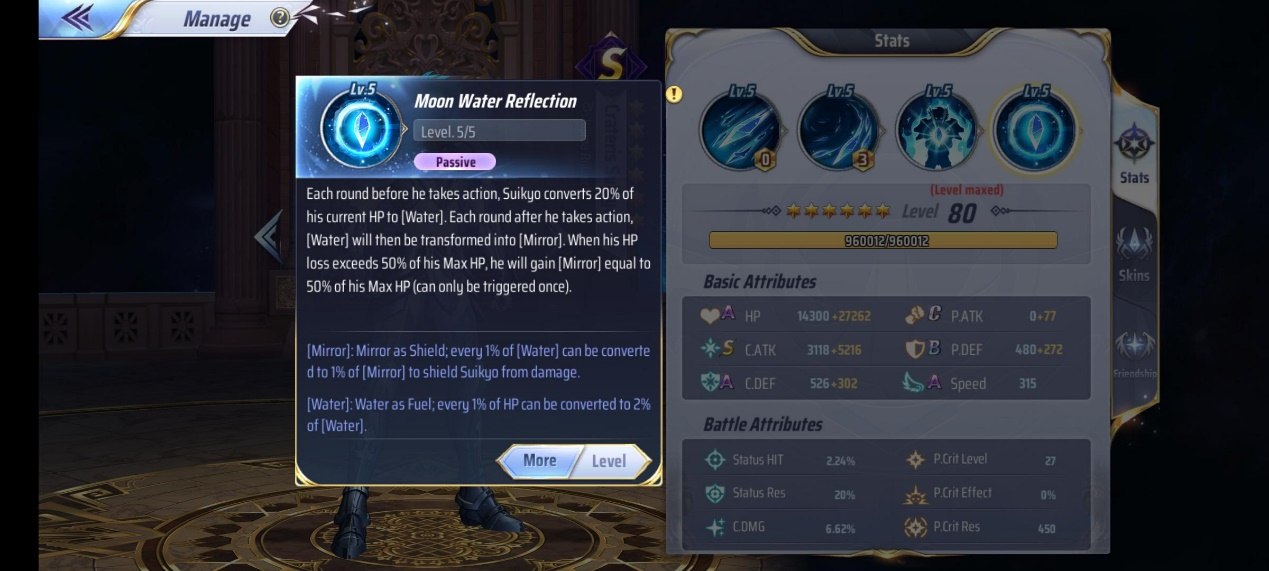Open the Friendship tab

click(x=1134, y=353)
